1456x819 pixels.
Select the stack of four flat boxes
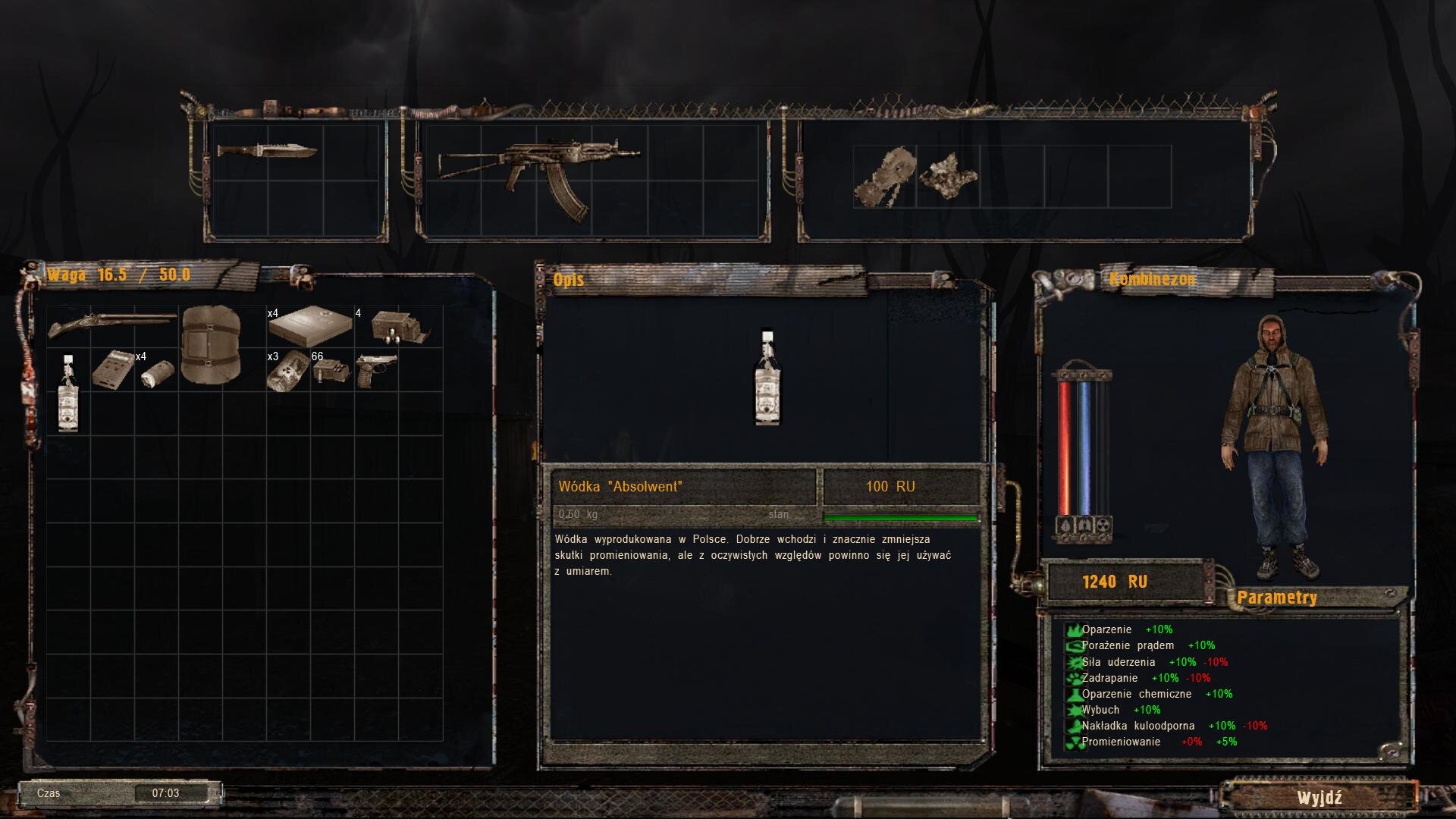(310, 326)
